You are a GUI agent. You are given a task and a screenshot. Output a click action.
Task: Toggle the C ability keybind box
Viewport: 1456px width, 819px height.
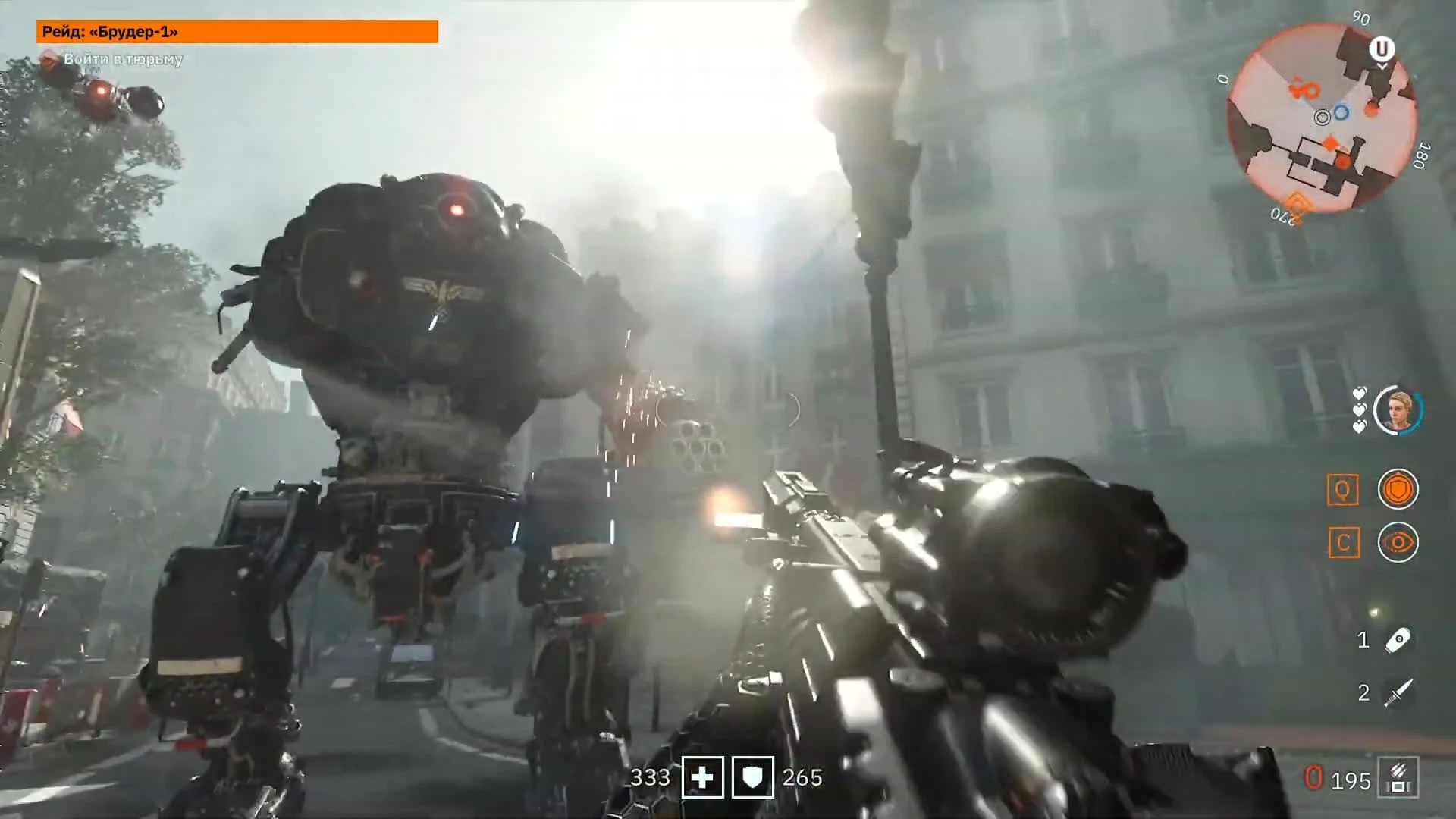point(1344,543)
